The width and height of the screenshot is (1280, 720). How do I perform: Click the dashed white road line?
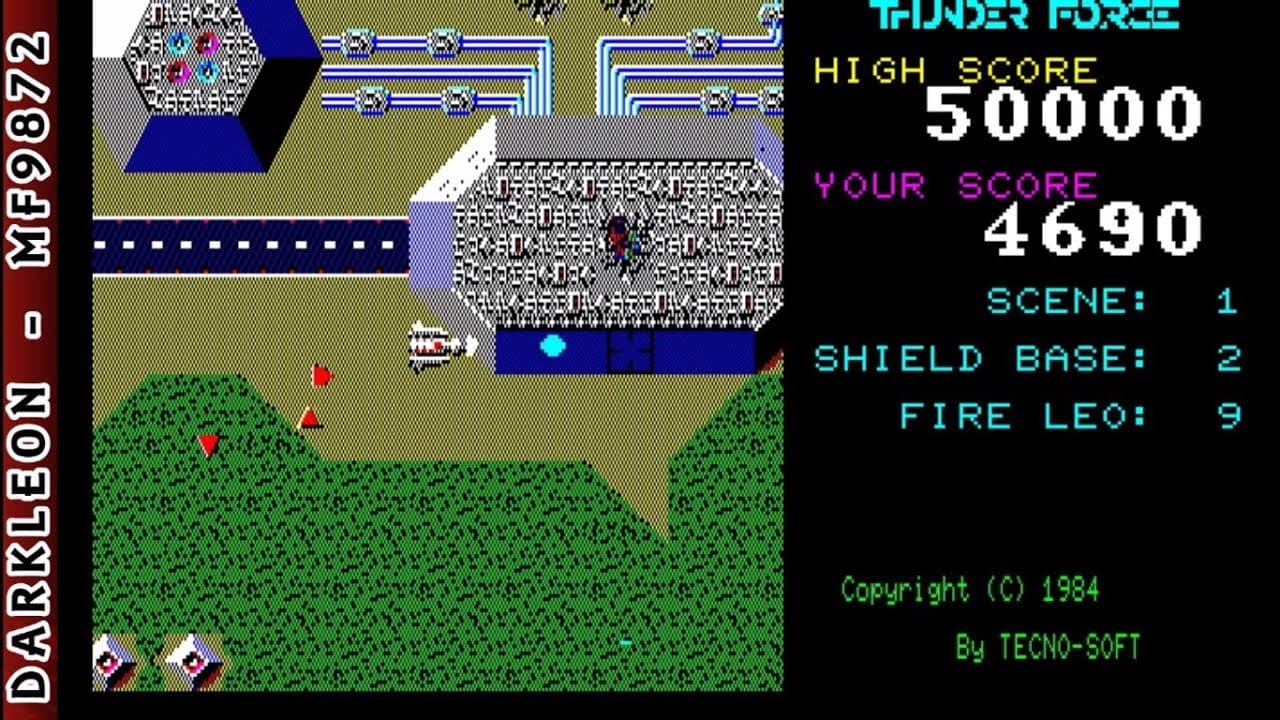coord(250,242)
